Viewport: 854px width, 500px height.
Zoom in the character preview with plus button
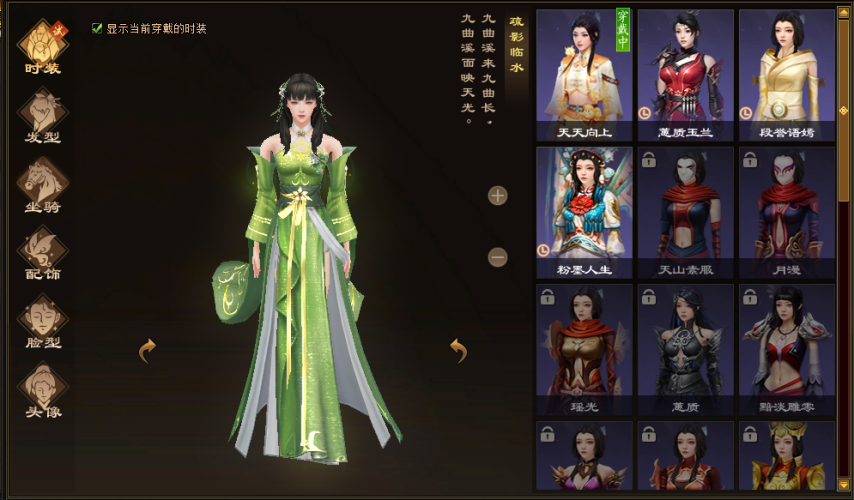(498, 195)
